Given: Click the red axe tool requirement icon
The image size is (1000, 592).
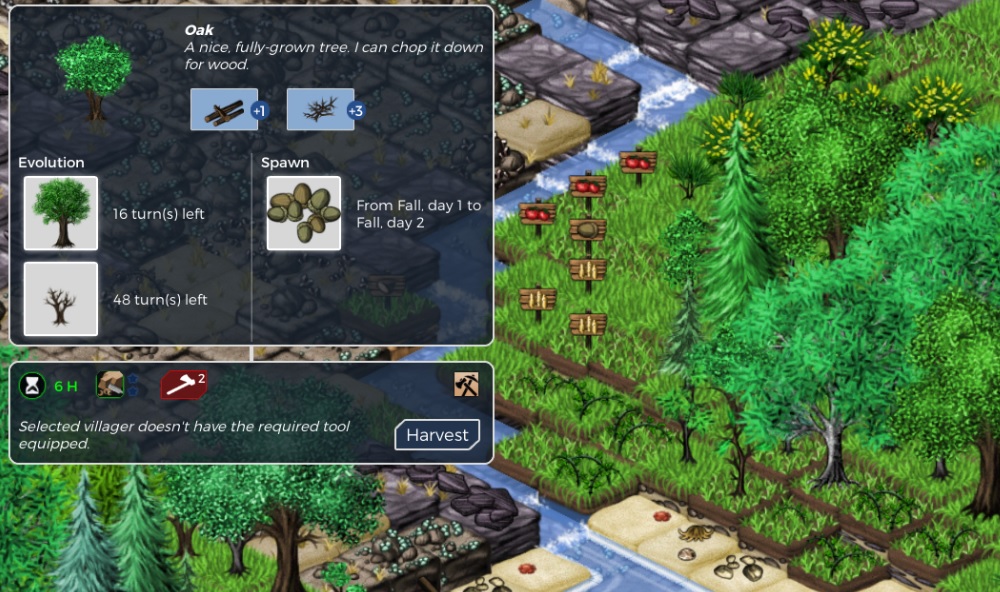Looking at the screenshot, I should [x=182, y=384].
